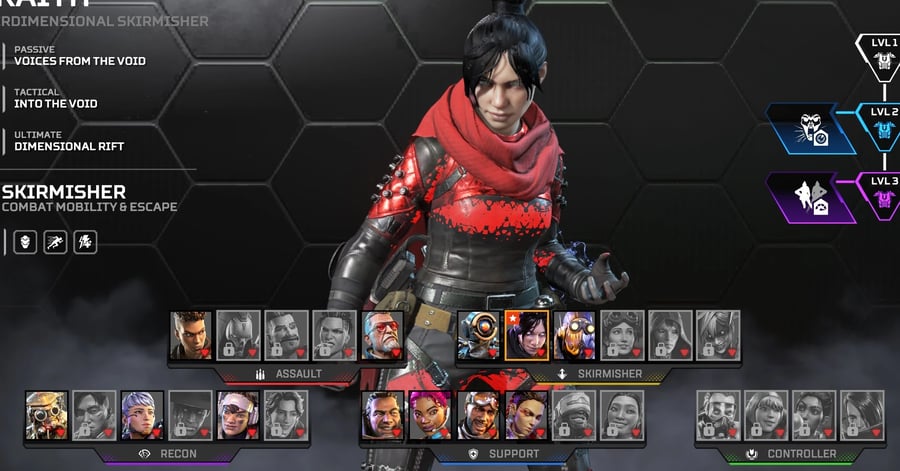Show the Voices from the Void passive
The width and height of the screenshot is (900, 471).
click(x=79, y=61)
